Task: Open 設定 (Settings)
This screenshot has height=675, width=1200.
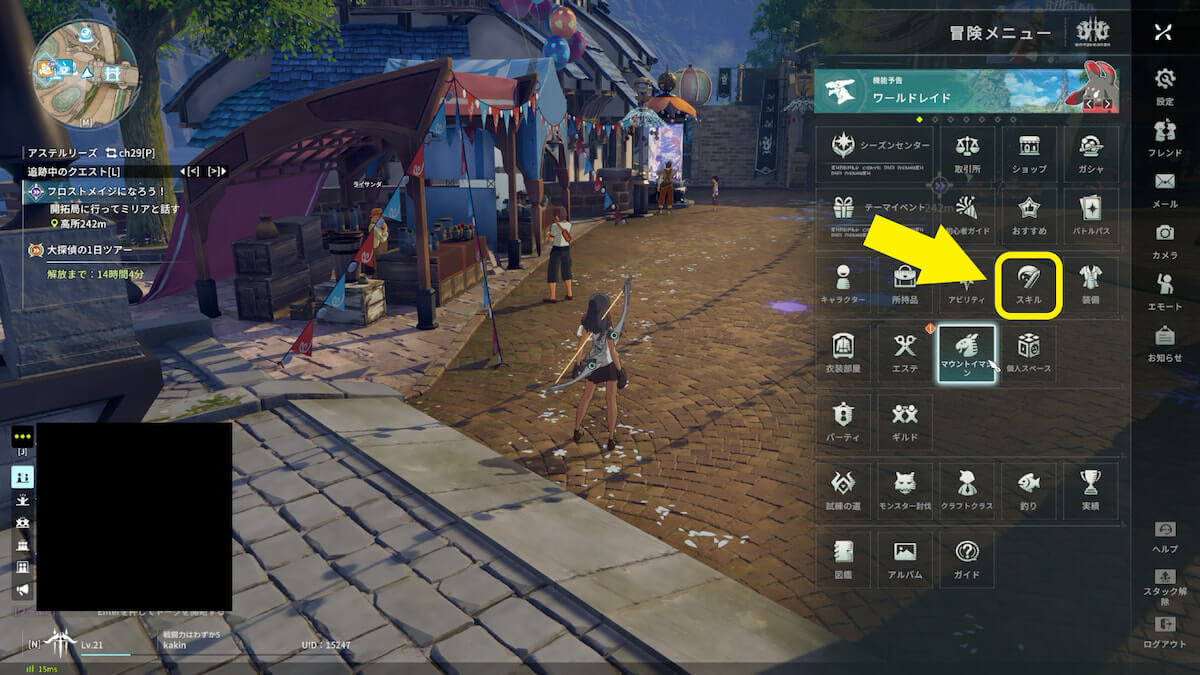Action: [x=1165, y=86]
